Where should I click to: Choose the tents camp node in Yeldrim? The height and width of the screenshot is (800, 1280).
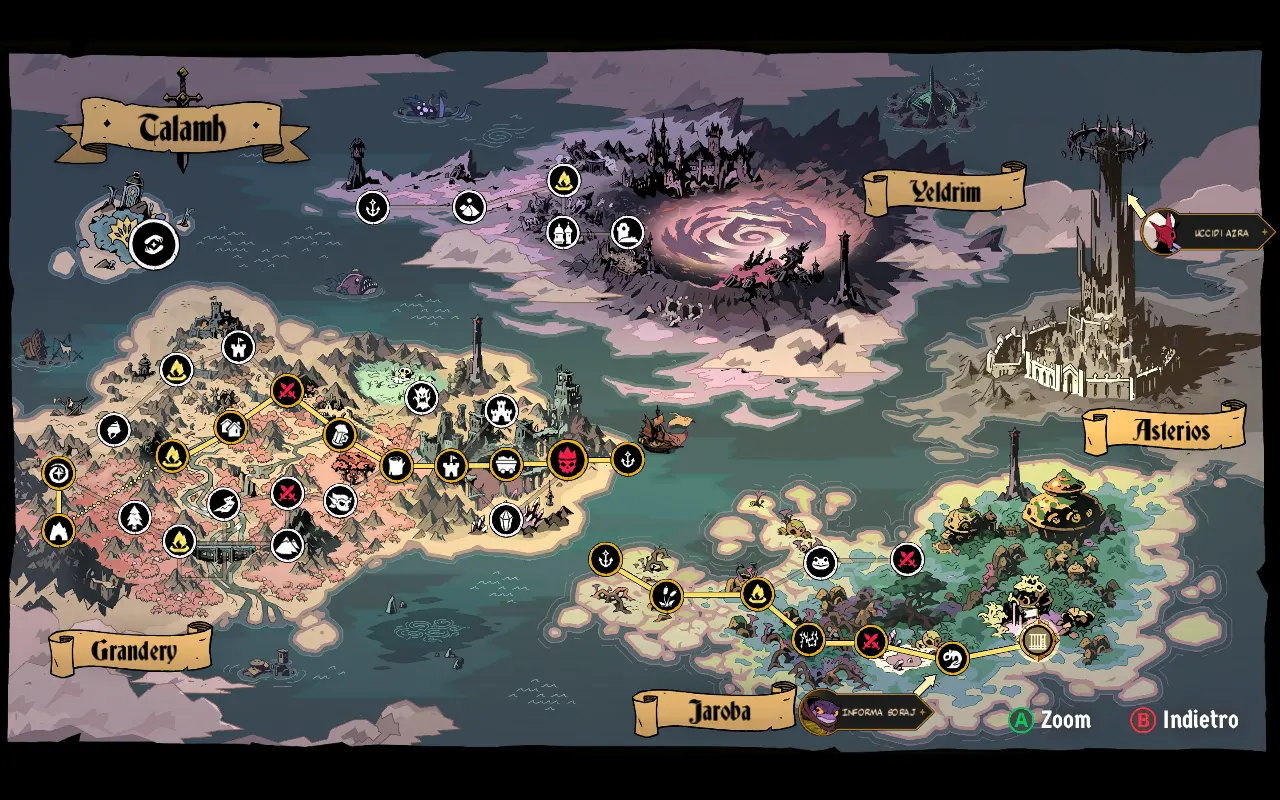click(564, 232)
